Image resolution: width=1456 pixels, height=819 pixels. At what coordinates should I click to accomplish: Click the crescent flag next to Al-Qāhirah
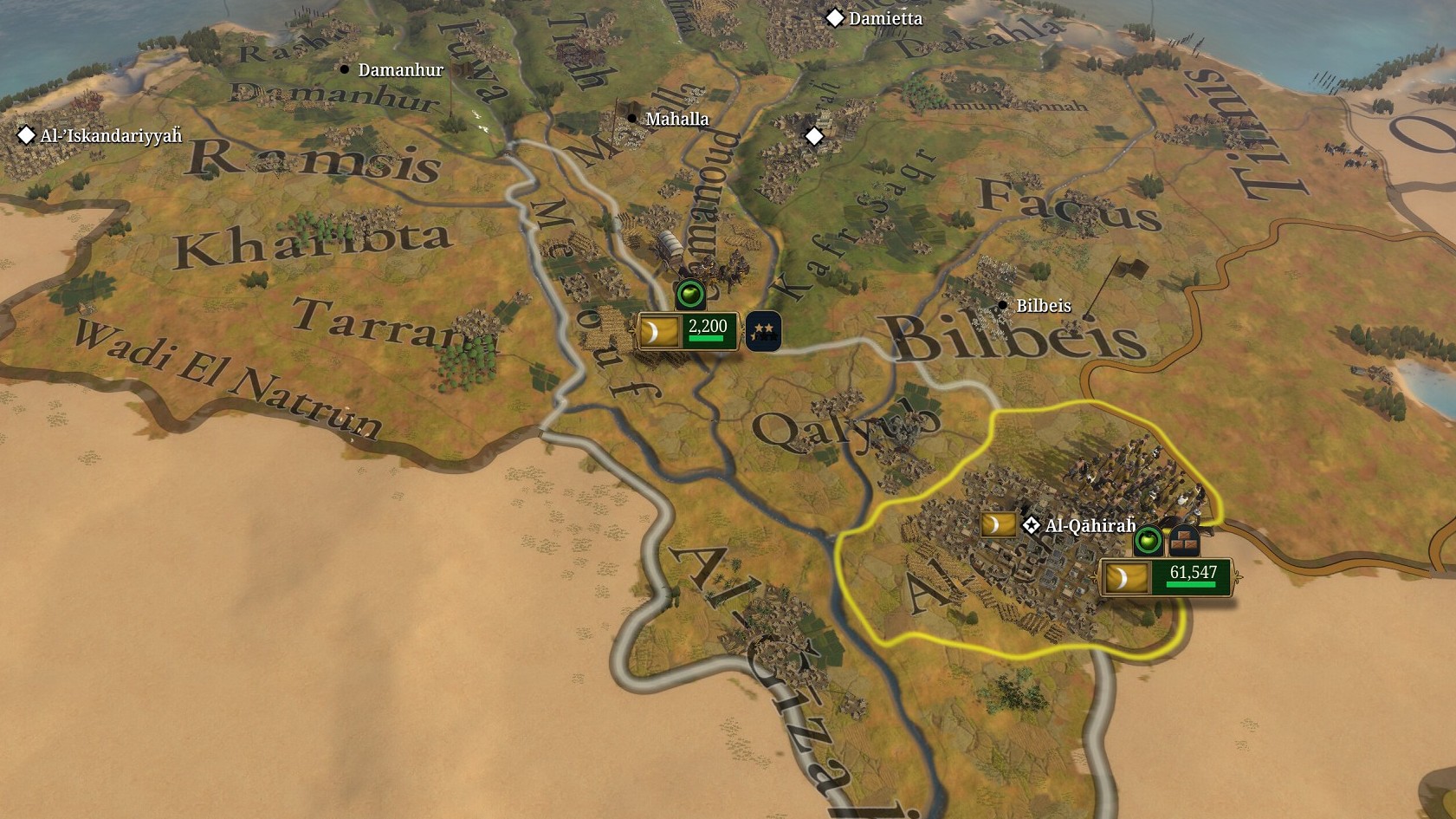click(998, 524)
